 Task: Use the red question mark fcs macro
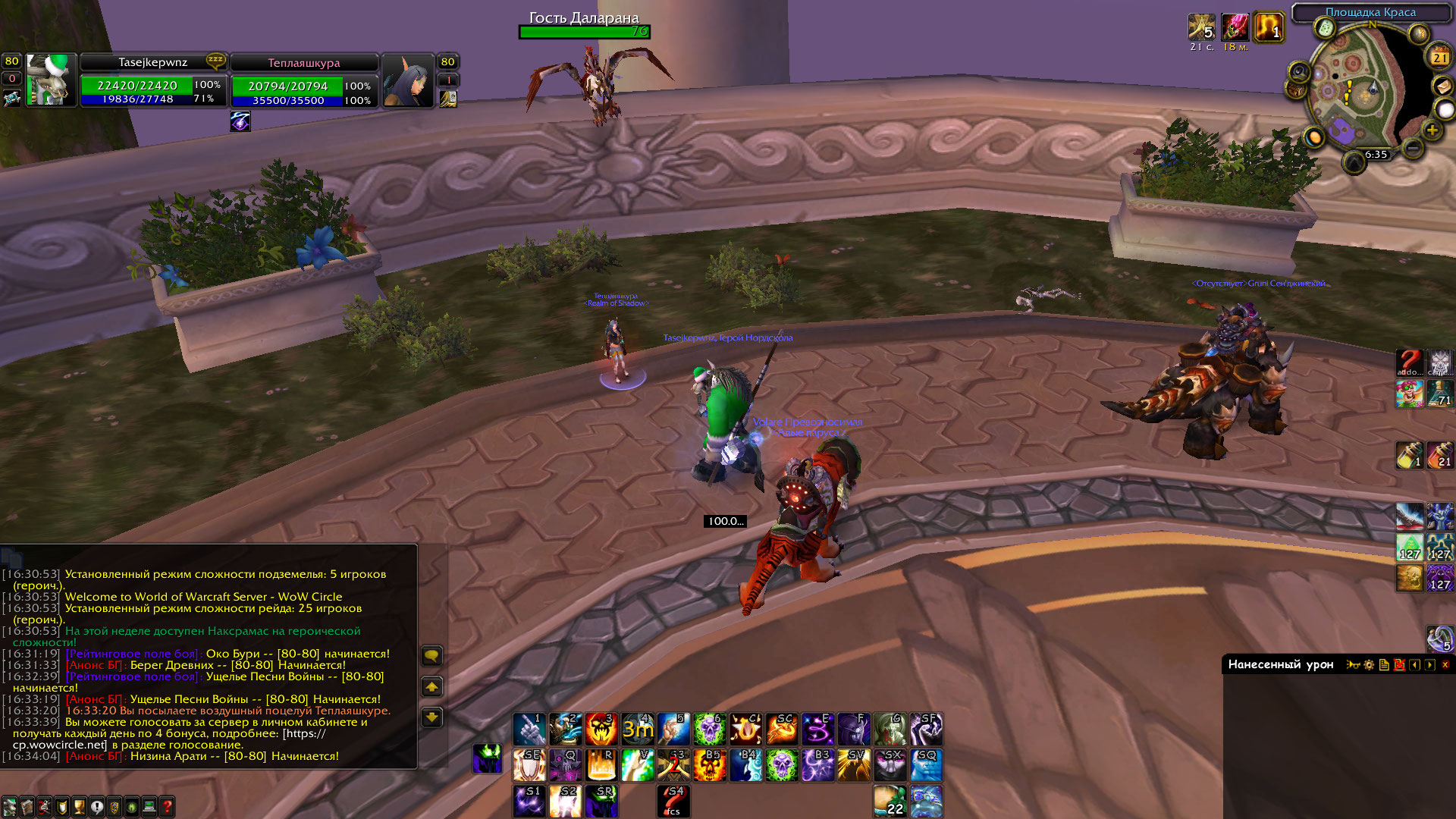point(673,801)
